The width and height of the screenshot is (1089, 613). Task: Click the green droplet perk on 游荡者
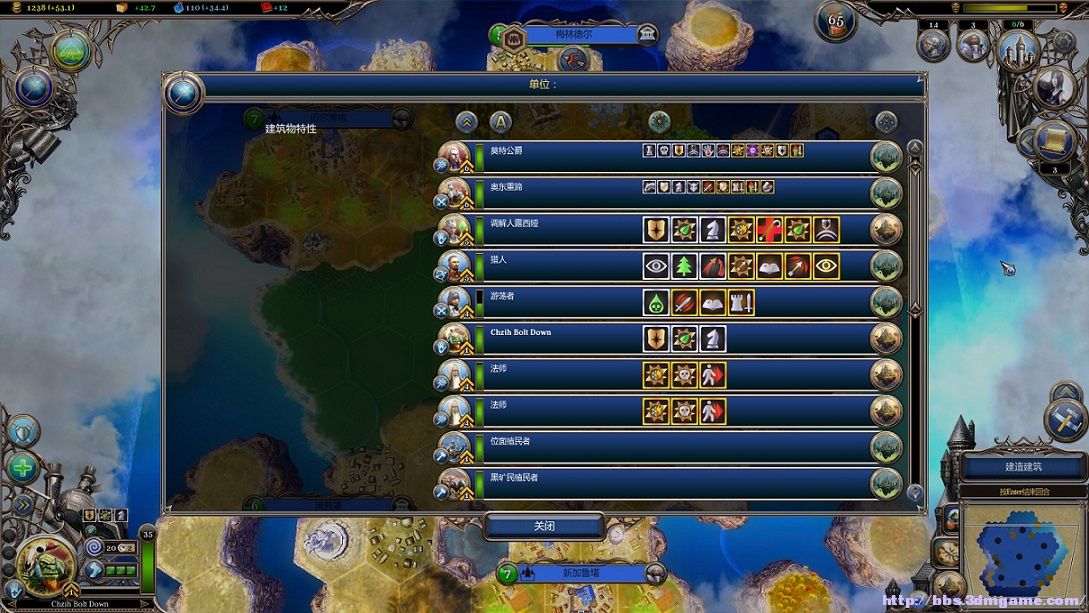coord(656,302)
